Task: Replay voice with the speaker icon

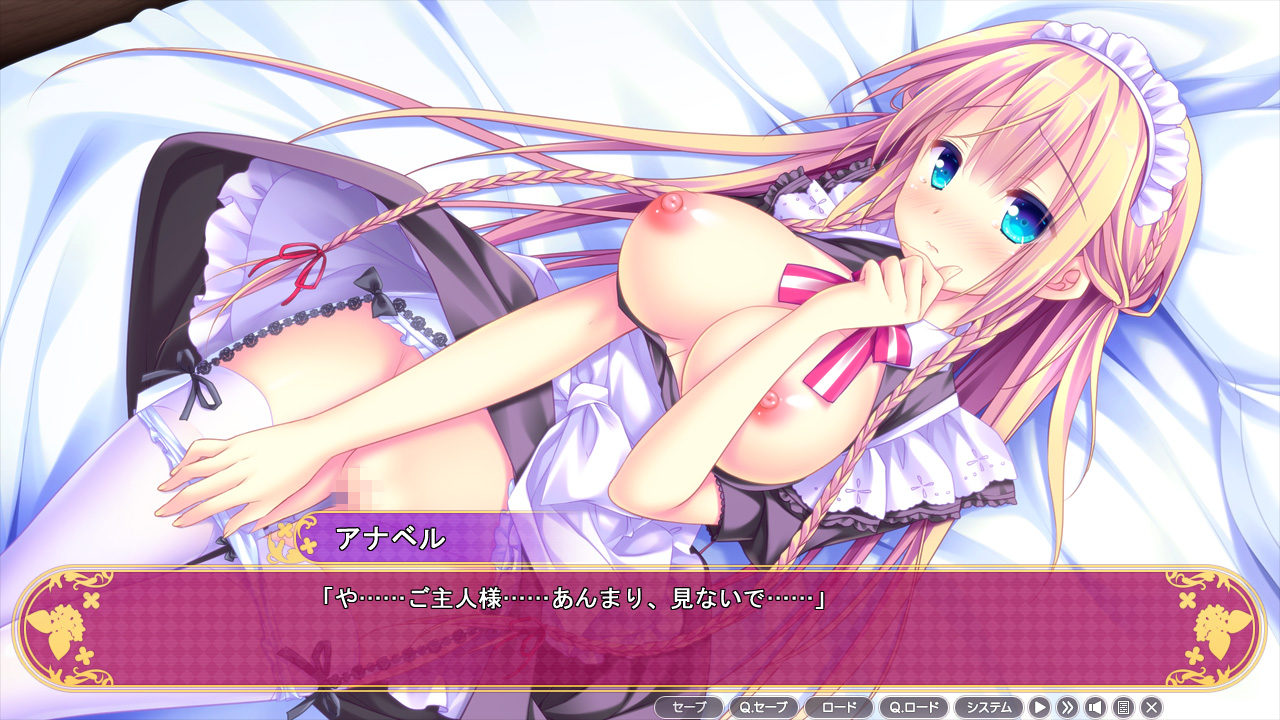Action: click(1095, 707)
